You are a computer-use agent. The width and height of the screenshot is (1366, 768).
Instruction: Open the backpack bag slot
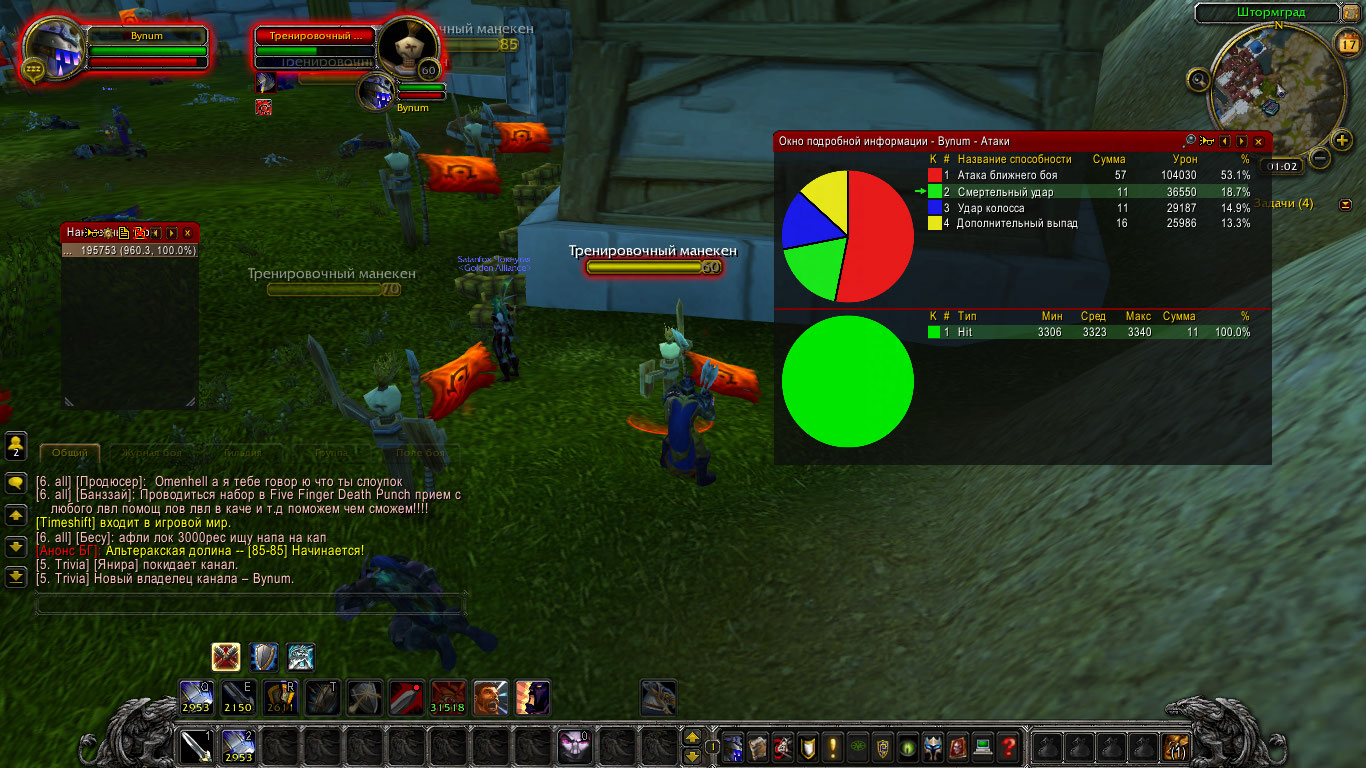point(1176,747)
